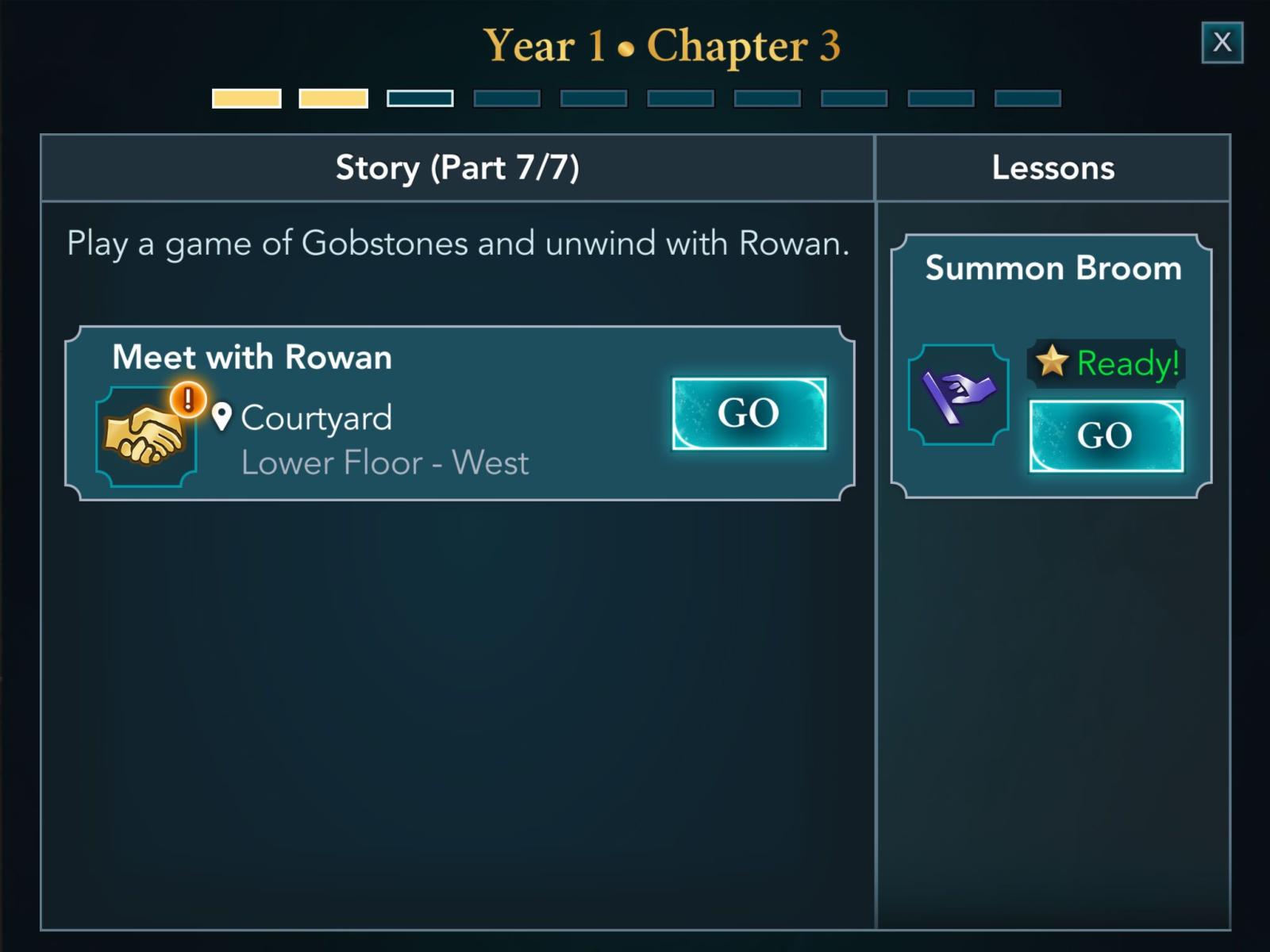Click the fourth unfilled chapter progress bar
Image resolution: width=1270 pixels, height=952 pixels.
(506, 98)
